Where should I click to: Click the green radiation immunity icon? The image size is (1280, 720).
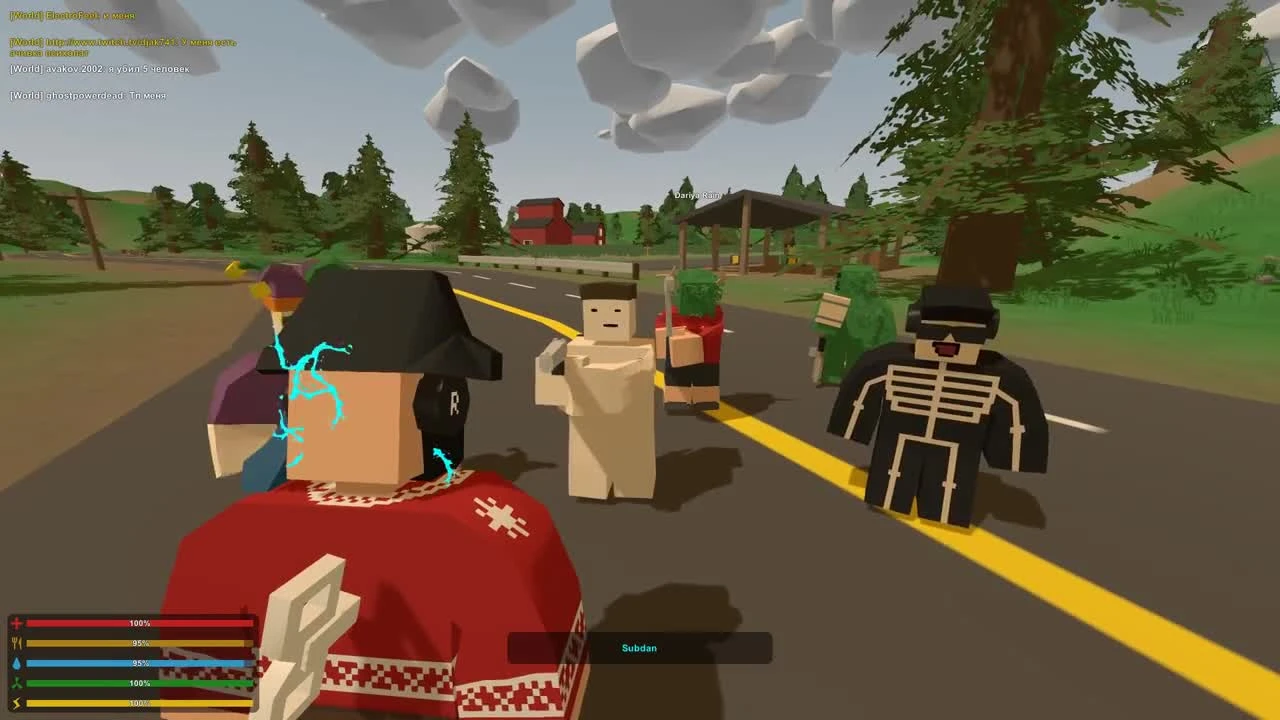pyautogui.click(x=17, y=682)
